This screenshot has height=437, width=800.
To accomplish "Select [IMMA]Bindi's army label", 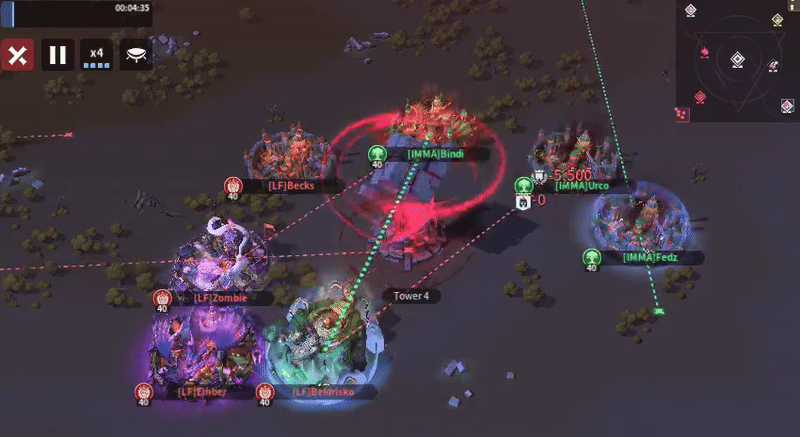I will point(436,154).
